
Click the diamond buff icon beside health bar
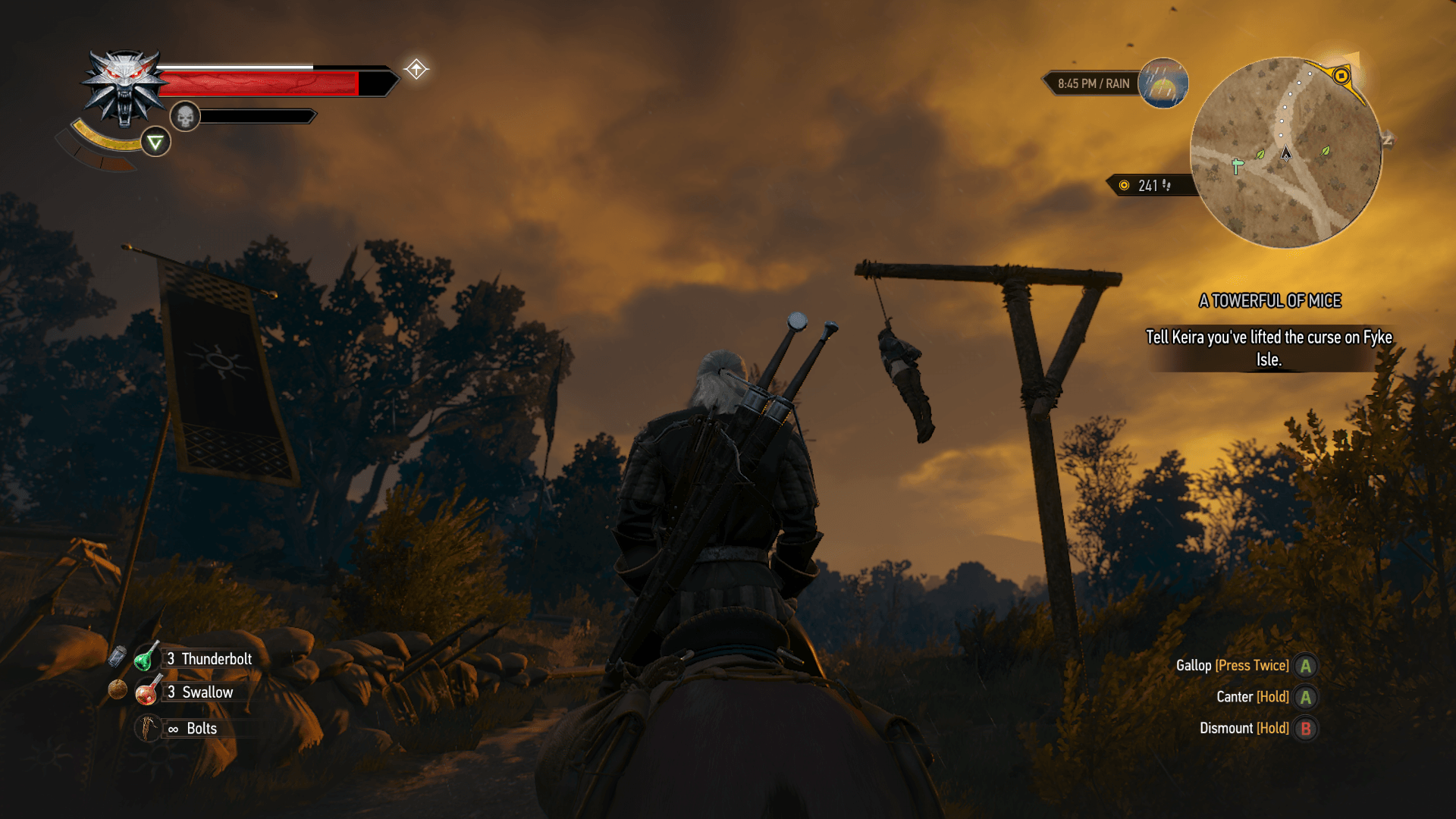(416, 69)
